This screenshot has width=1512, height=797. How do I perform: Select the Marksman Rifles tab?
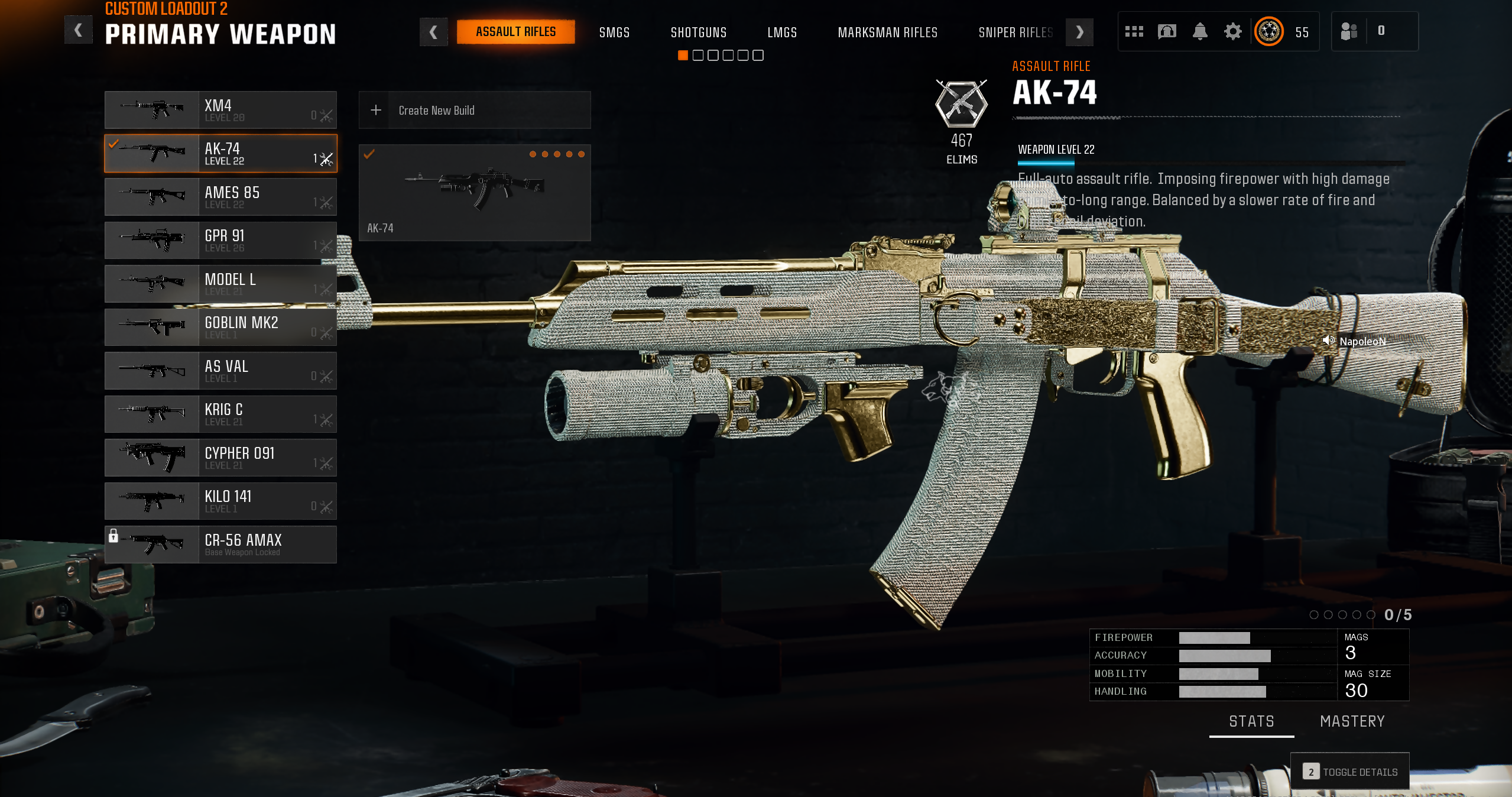(x=887, y=33)
